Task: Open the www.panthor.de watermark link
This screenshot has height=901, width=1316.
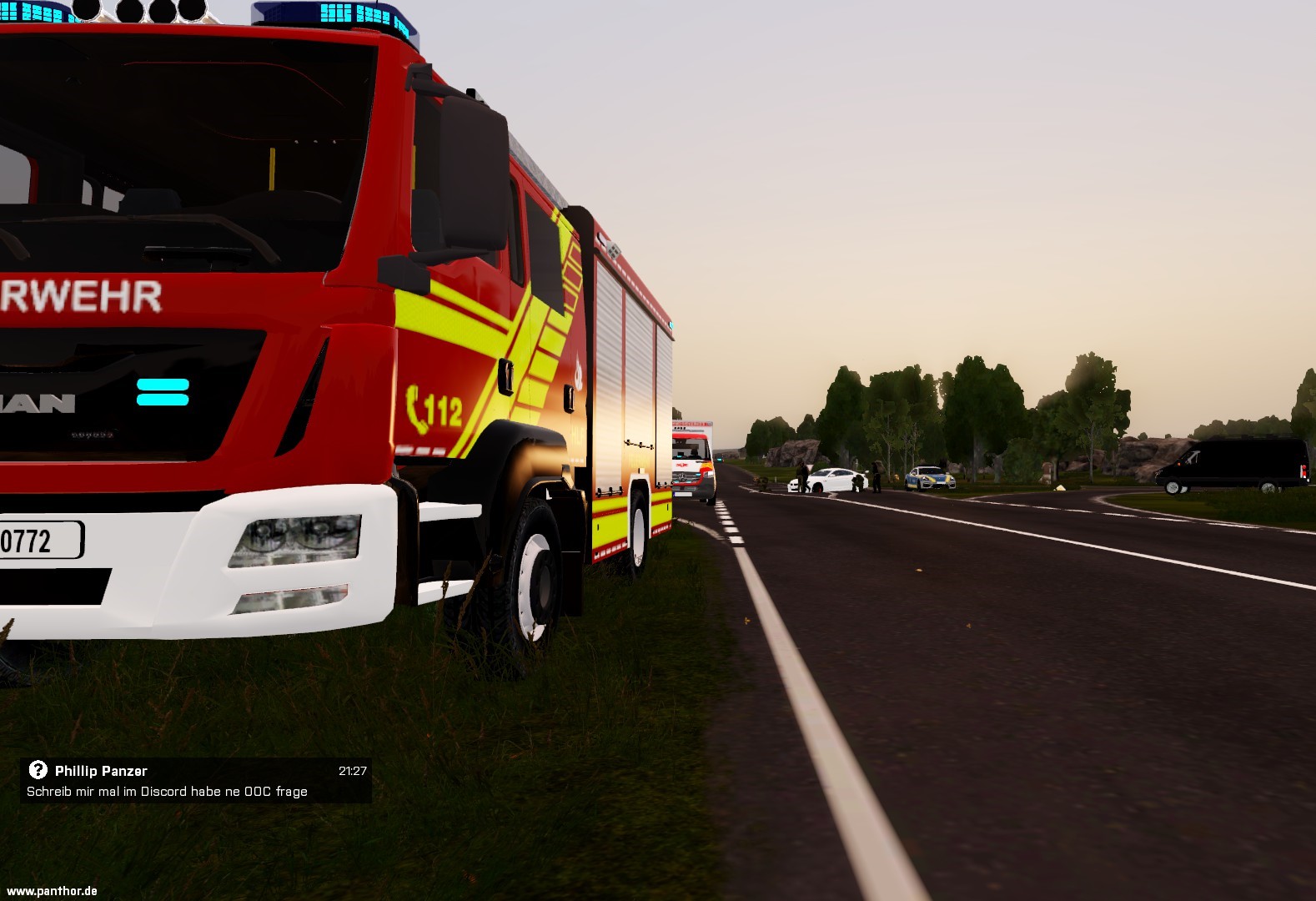Action: 52,891
